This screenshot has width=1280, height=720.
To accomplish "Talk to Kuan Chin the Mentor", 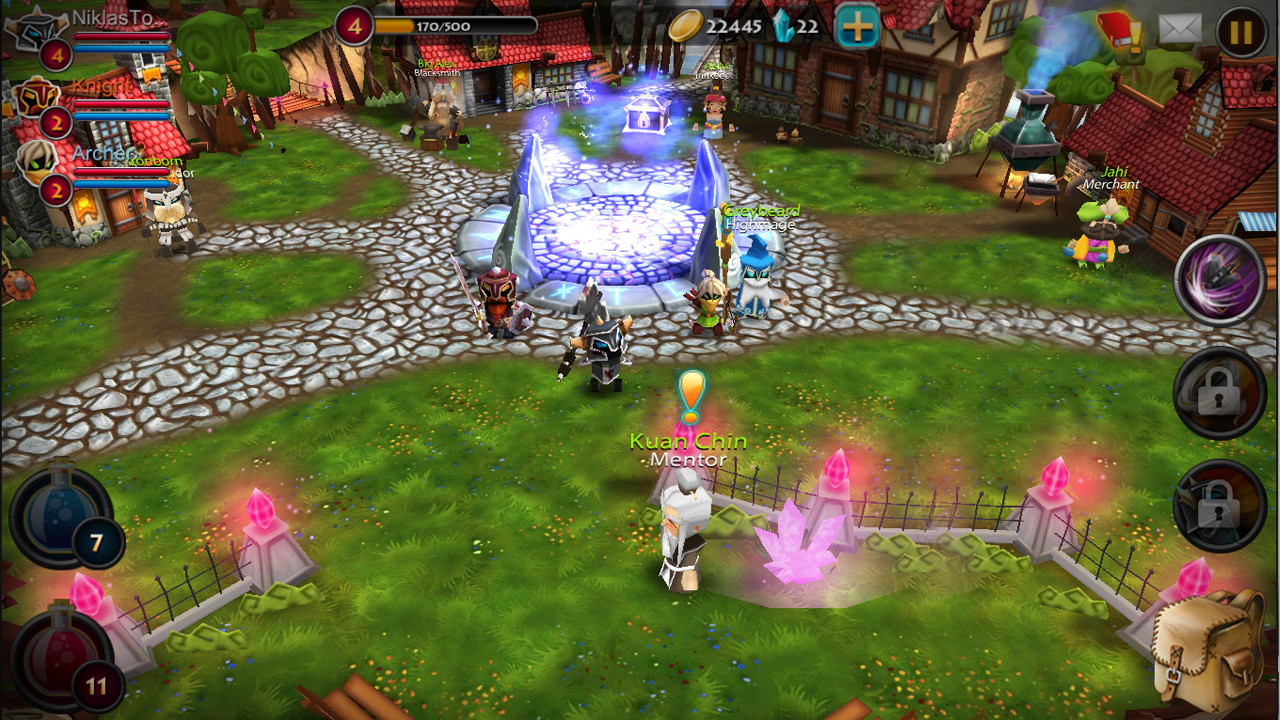I will [683, 520].
